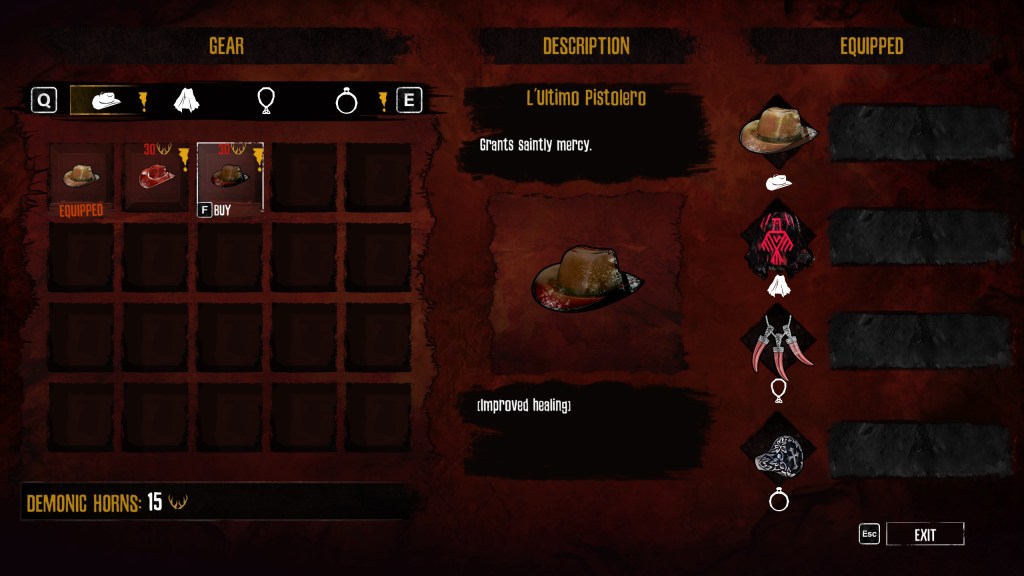Show the necklace gear tab
Screen dimensions: 1024x576
point(266,100)
